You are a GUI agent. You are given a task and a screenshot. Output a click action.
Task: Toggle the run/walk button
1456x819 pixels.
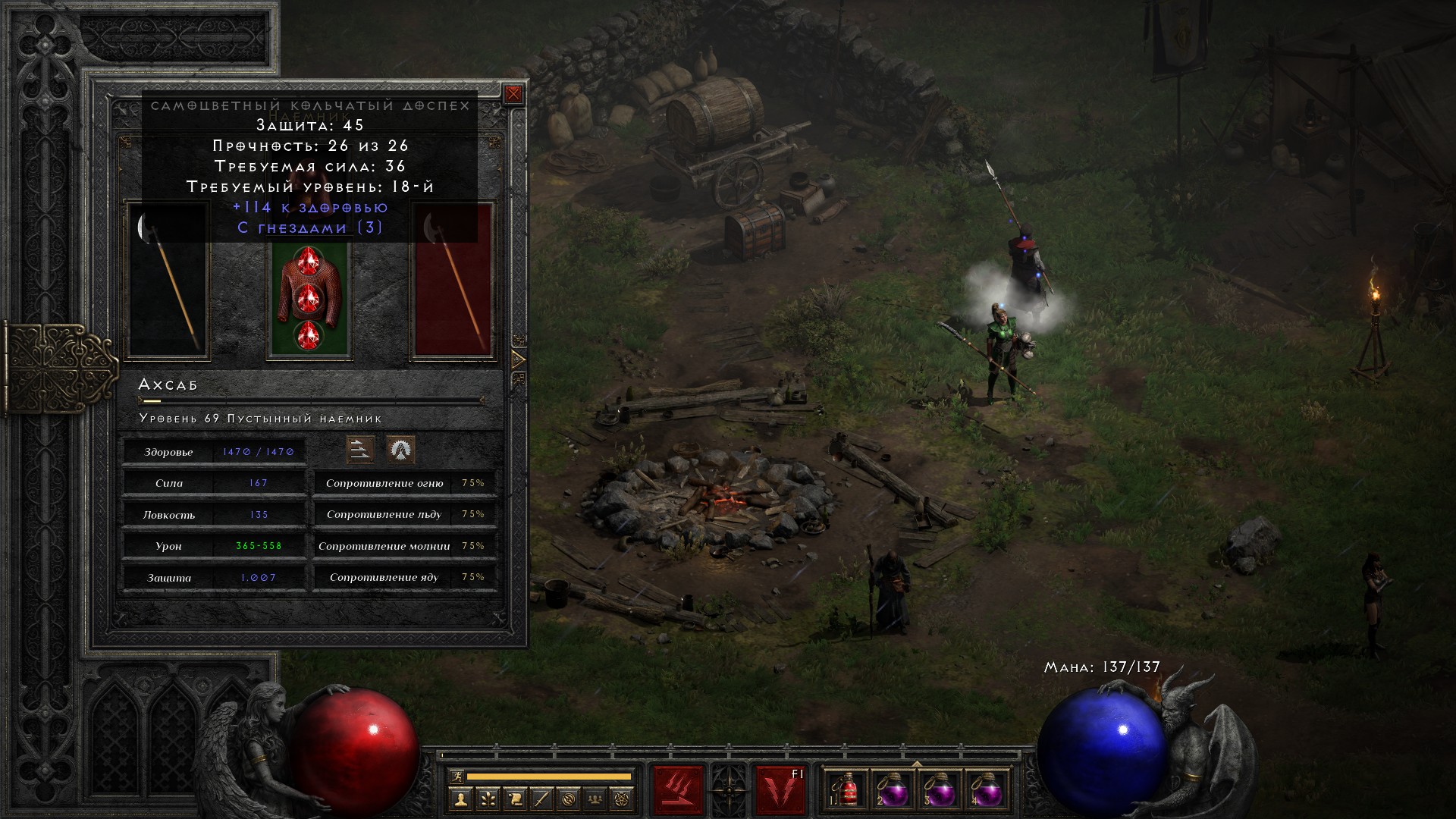456,777
